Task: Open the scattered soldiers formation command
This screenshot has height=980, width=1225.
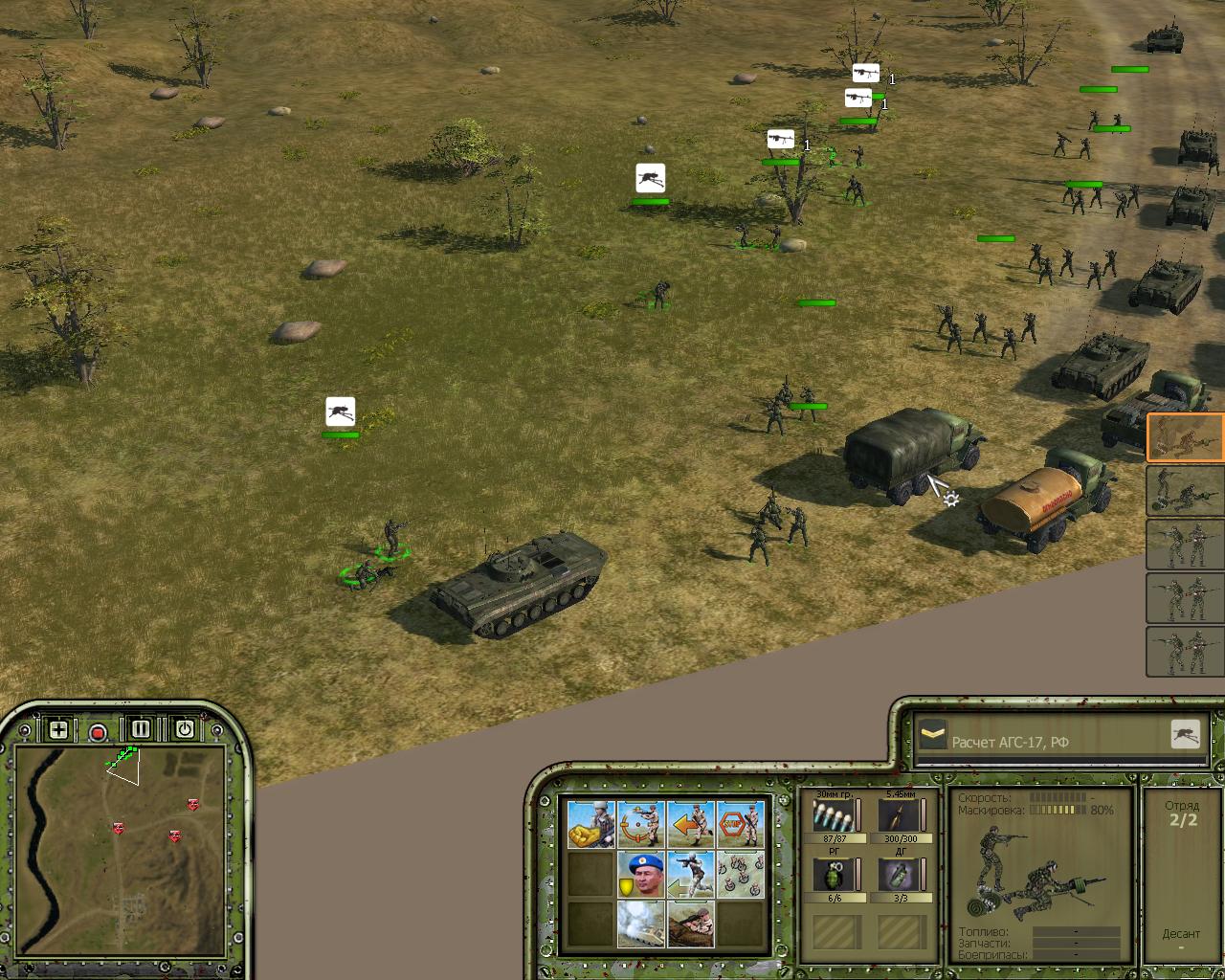Action: click(x=741, y=874)
